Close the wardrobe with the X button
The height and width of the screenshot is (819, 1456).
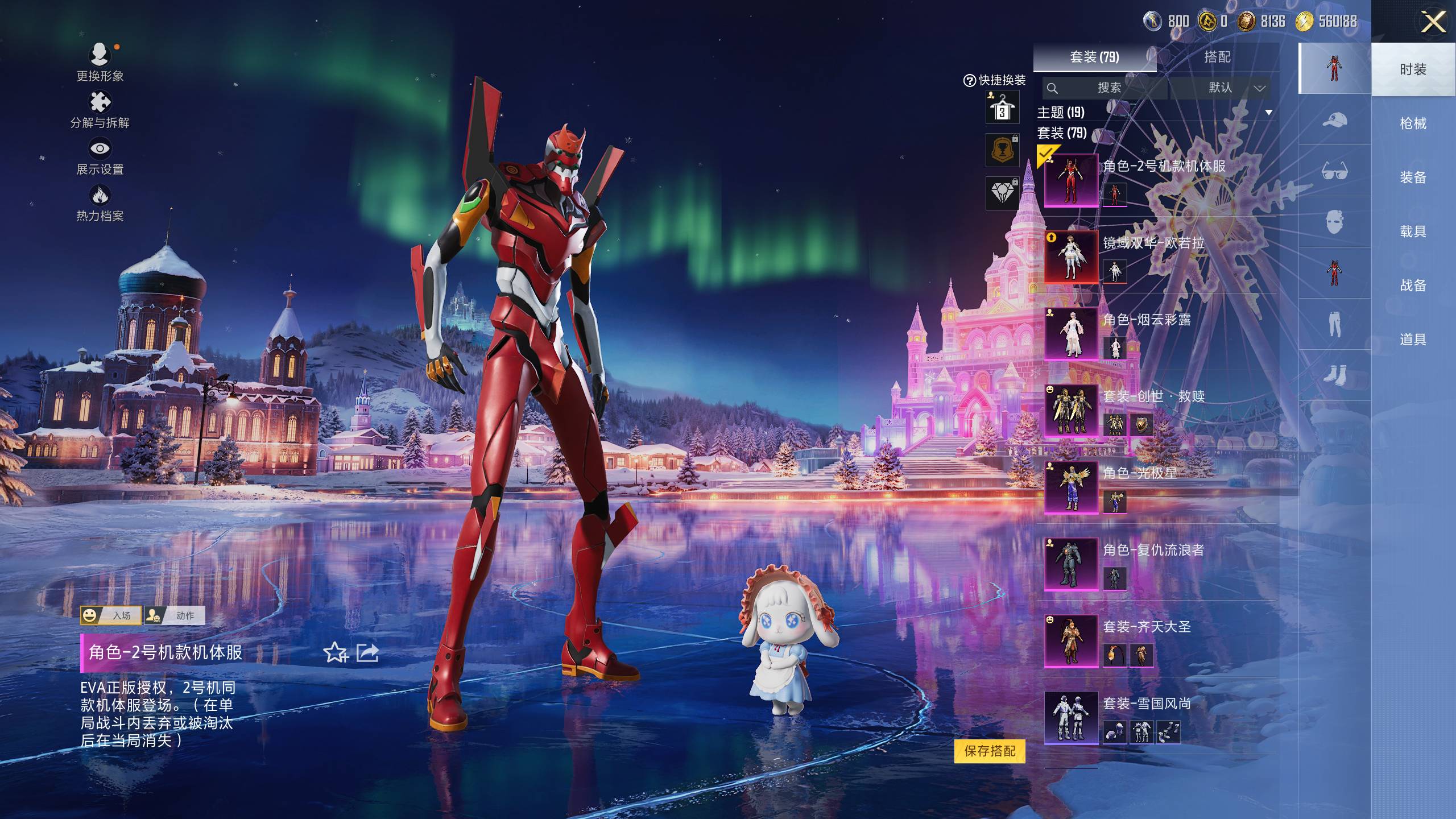coord(1433,23)
